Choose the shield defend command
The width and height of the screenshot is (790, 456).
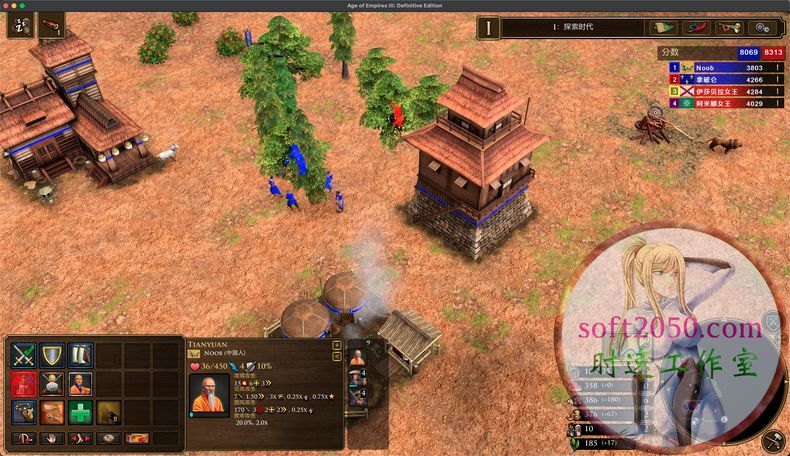click(52, 356)
